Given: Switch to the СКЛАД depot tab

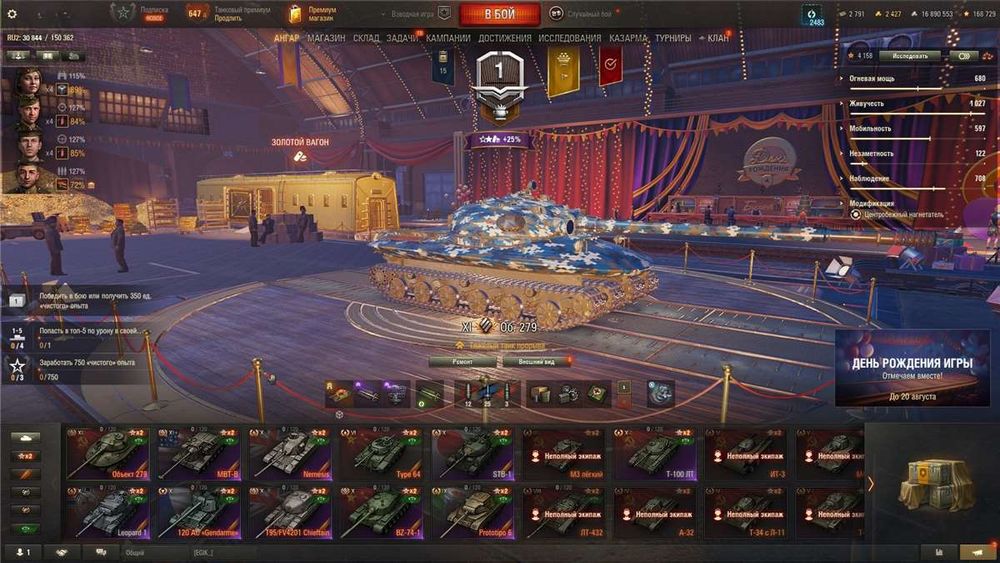Looking at the screenshot, I should [x=366, y=38].
